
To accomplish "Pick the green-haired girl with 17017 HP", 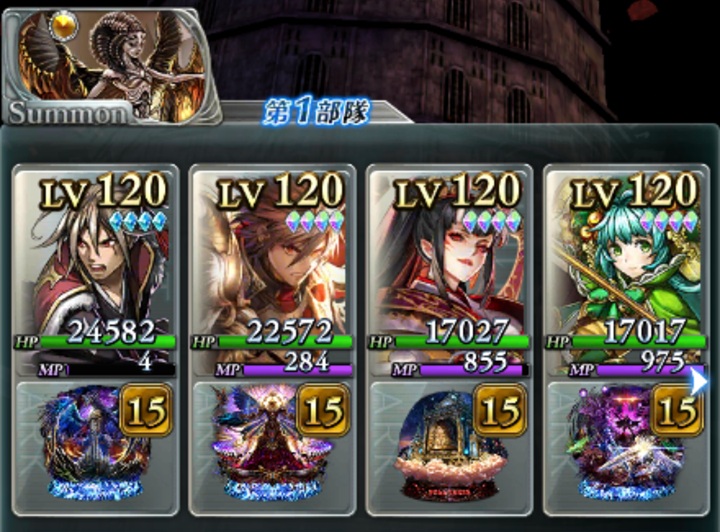I will [625, 260].
